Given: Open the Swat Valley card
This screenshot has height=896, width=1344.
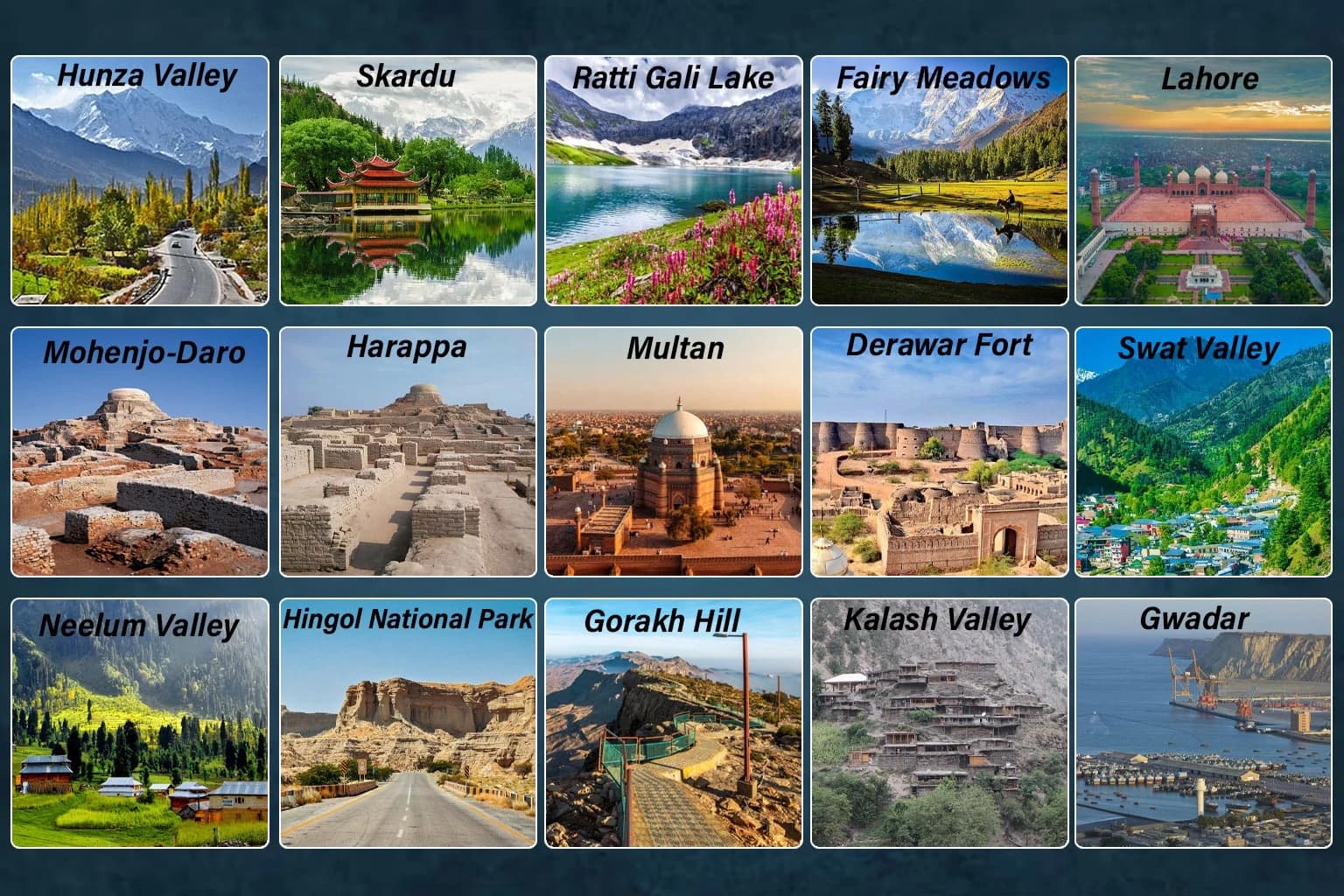Looking at the screenshot, I should pyautogui.click(x=1203, y=452).
